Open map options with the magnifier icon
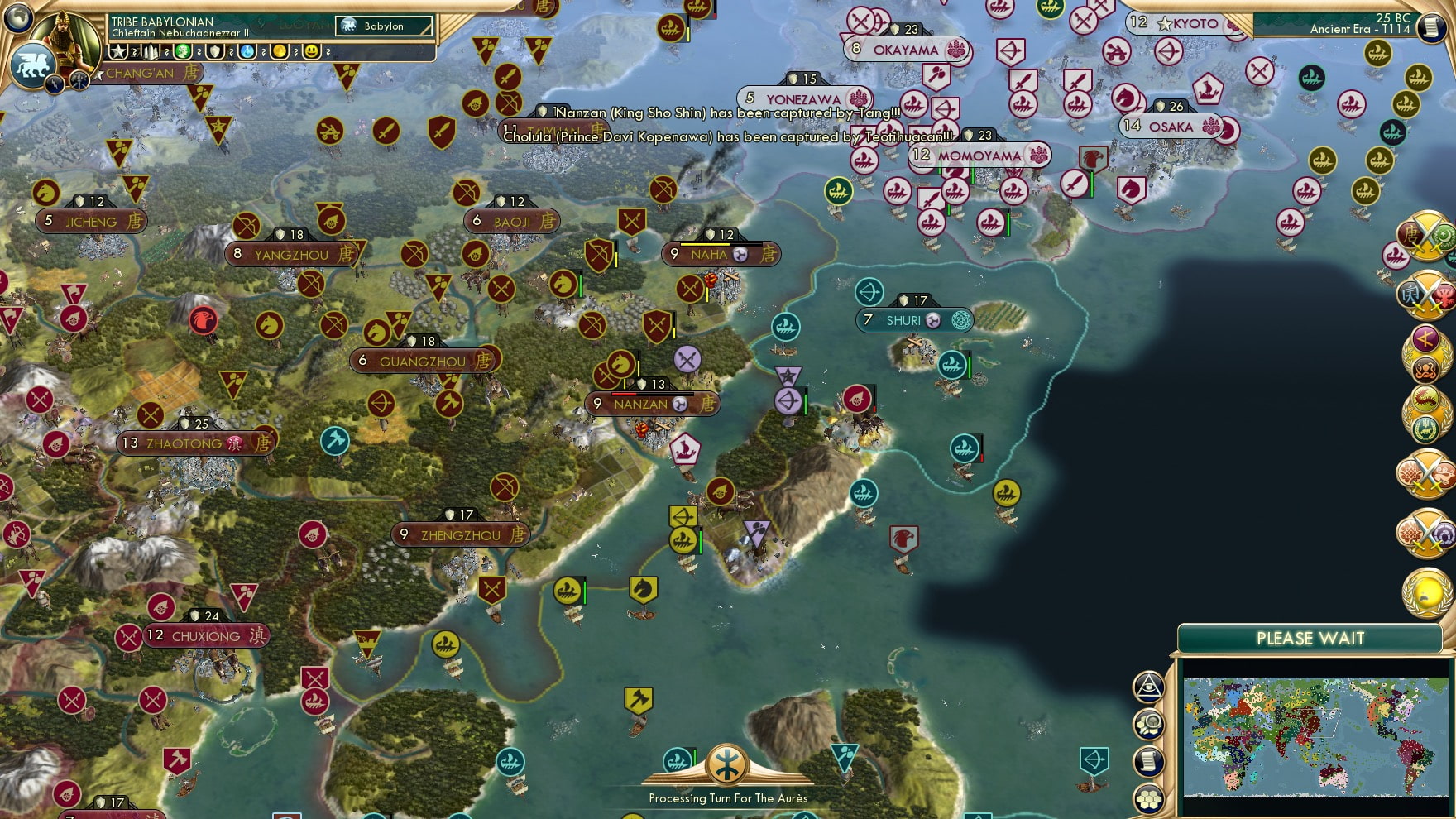1456x819 pixels. tap(1148, 723)
